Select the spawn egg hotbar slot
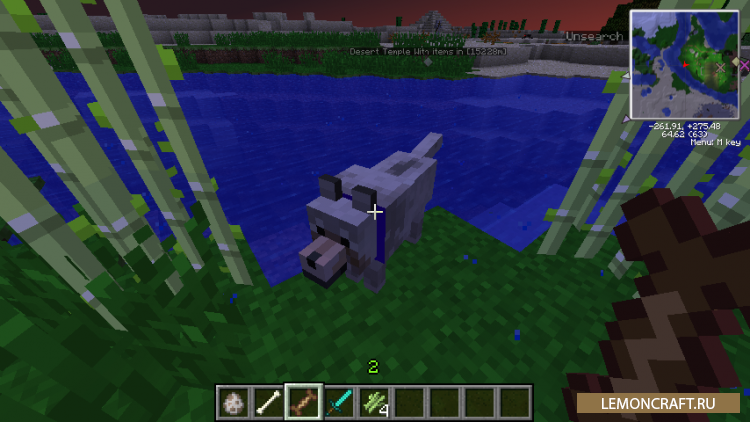 (234, 402)
